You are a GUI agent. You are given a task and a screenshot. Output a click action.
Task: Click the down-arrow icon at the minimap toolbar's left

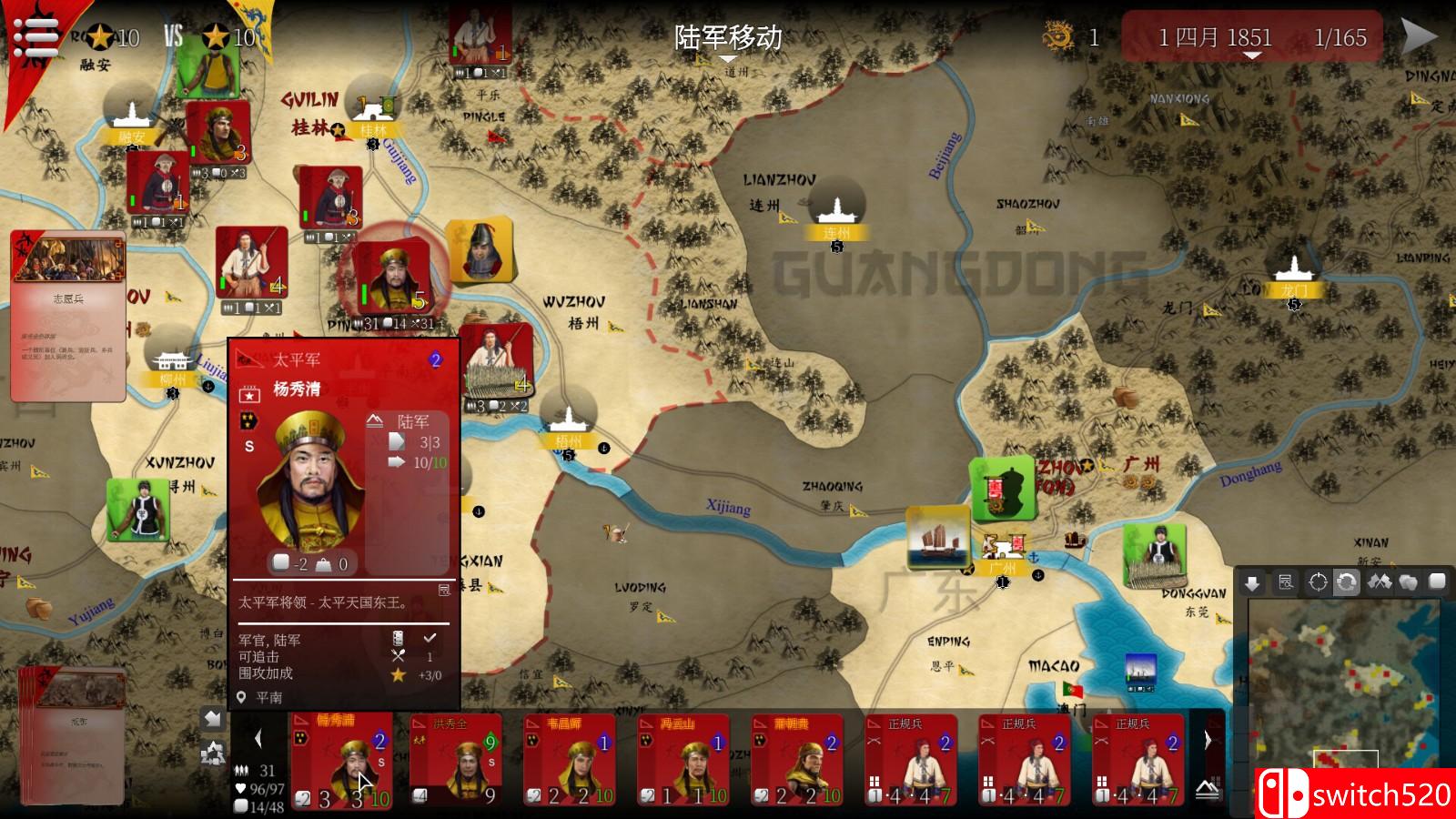tap(1252, 582)
